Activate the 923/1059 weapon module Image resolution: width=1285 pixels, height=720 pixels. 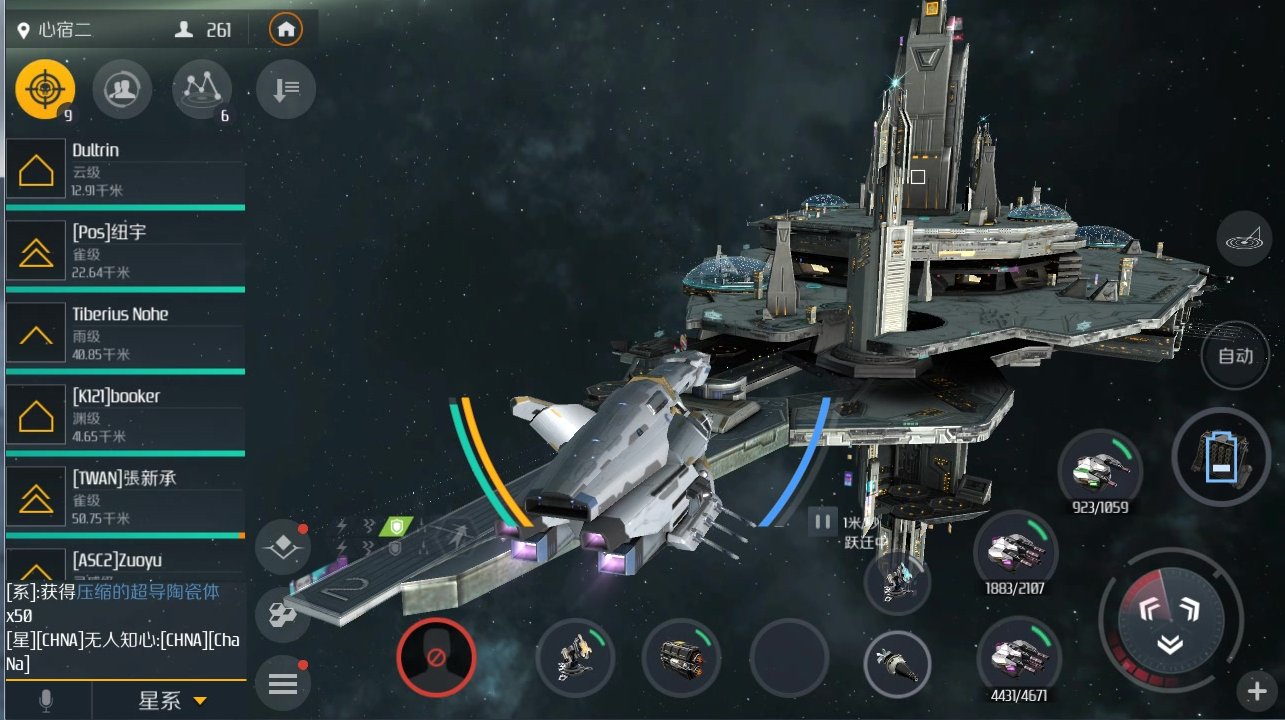click(1100, 468)
